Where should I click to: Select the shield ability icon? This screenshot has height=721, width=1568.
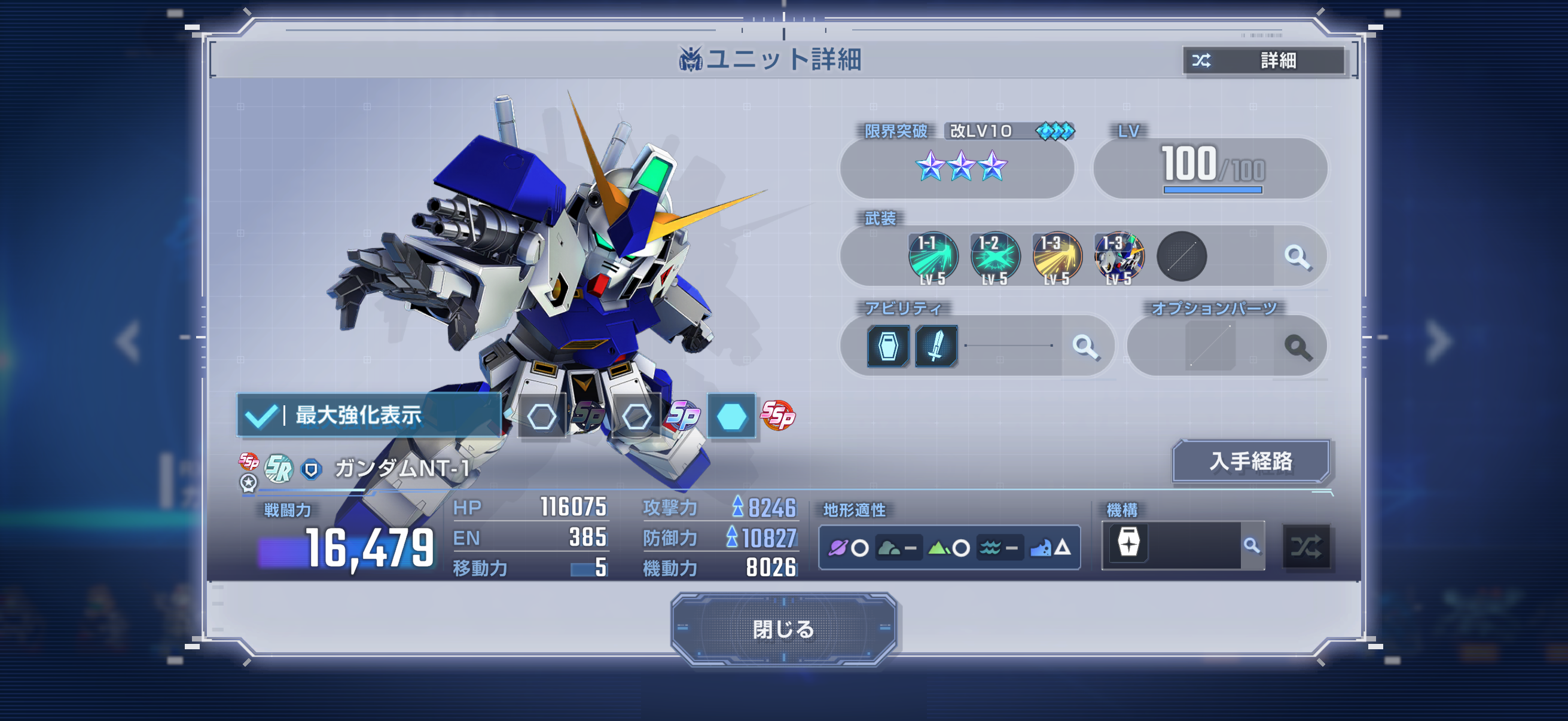[888, 347]
